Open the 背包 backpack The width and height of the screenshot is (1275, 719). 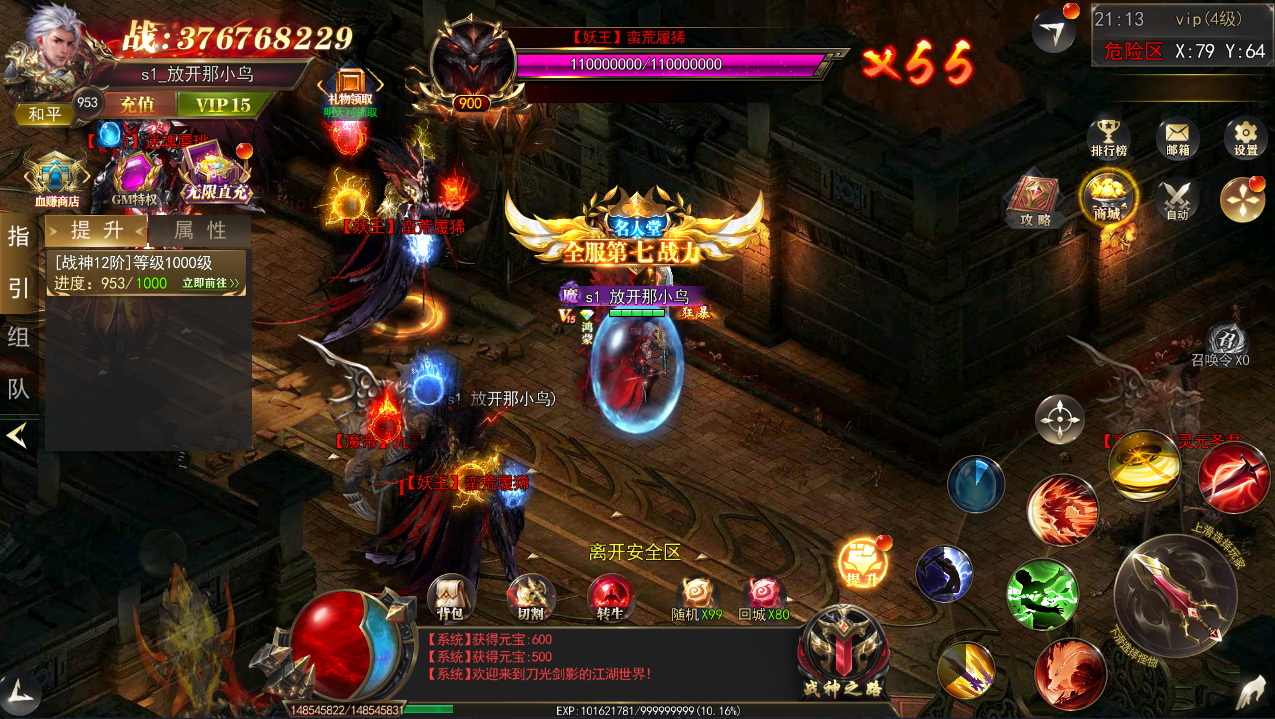(449, 596)
